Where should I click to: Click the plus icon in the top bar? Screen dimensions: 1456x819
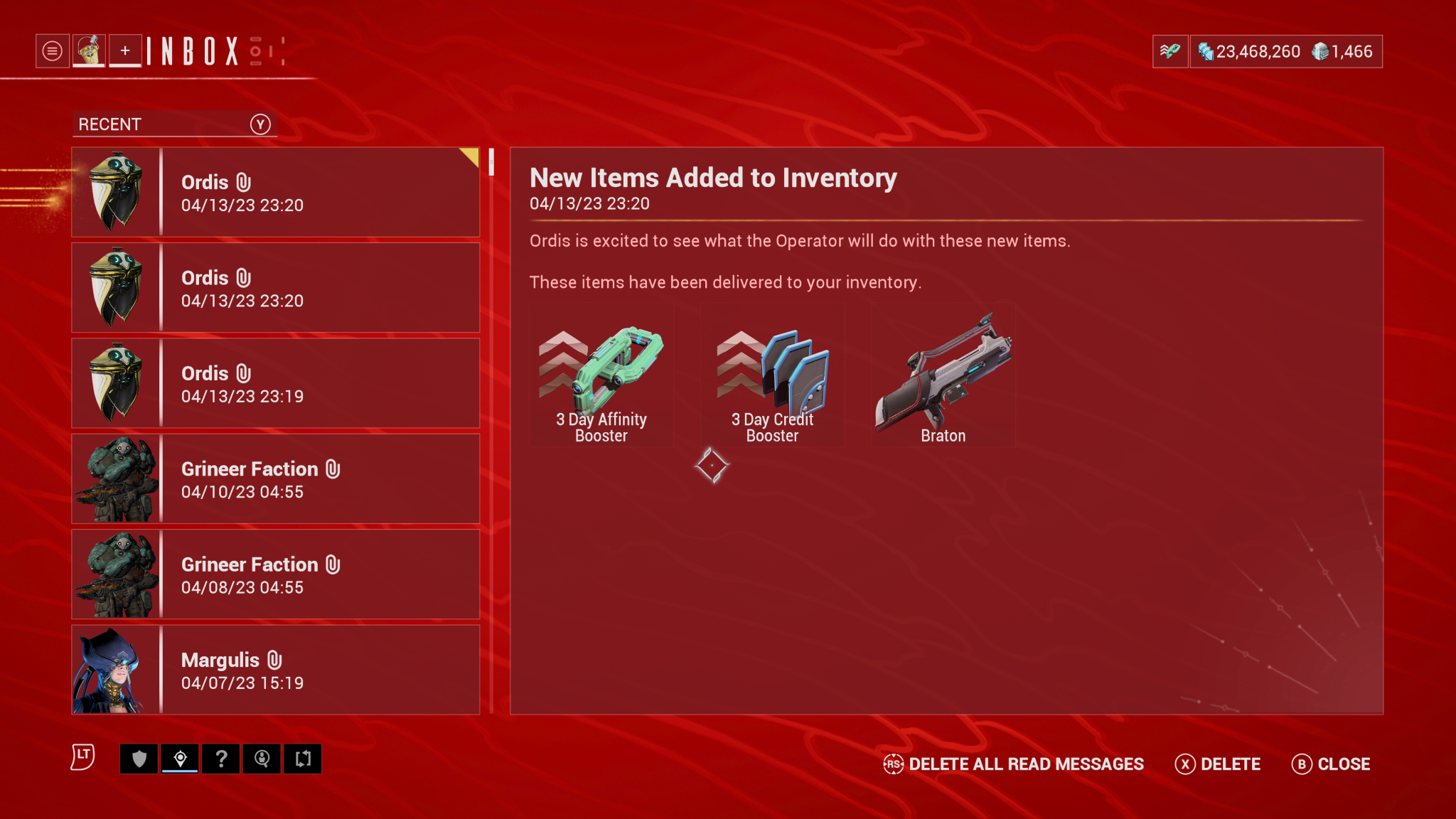[125, 50]
